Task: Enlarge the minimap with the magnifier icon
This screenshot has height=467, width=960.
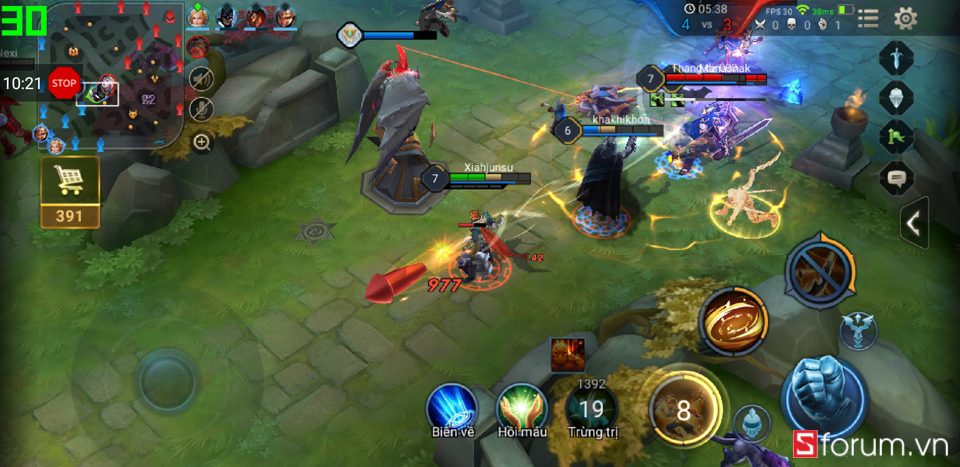Action: coord(202,142)
